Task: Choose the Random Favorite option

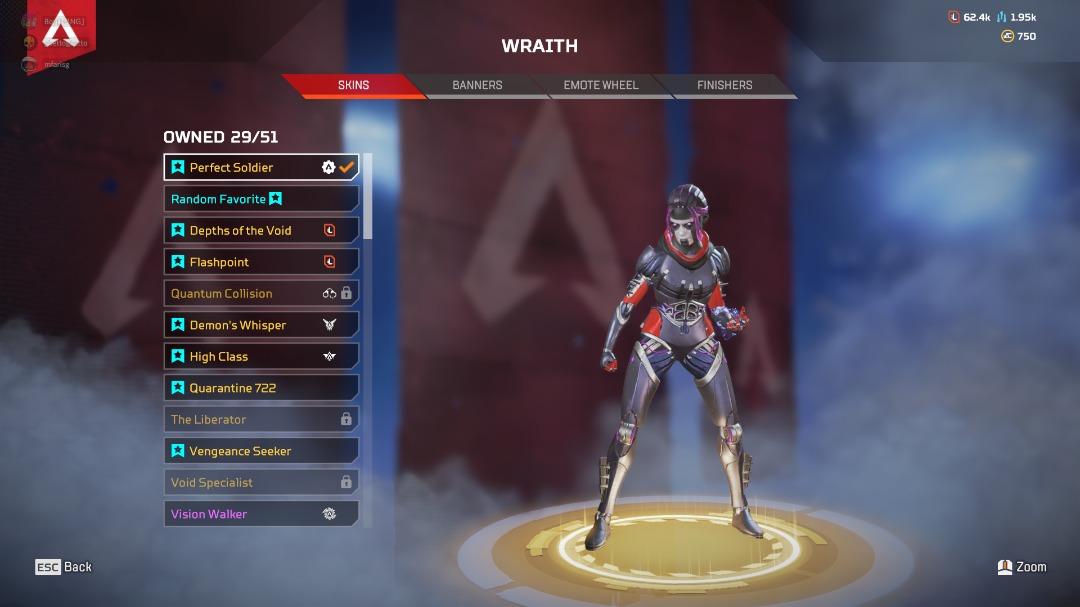Action: (x=261, y=199)
